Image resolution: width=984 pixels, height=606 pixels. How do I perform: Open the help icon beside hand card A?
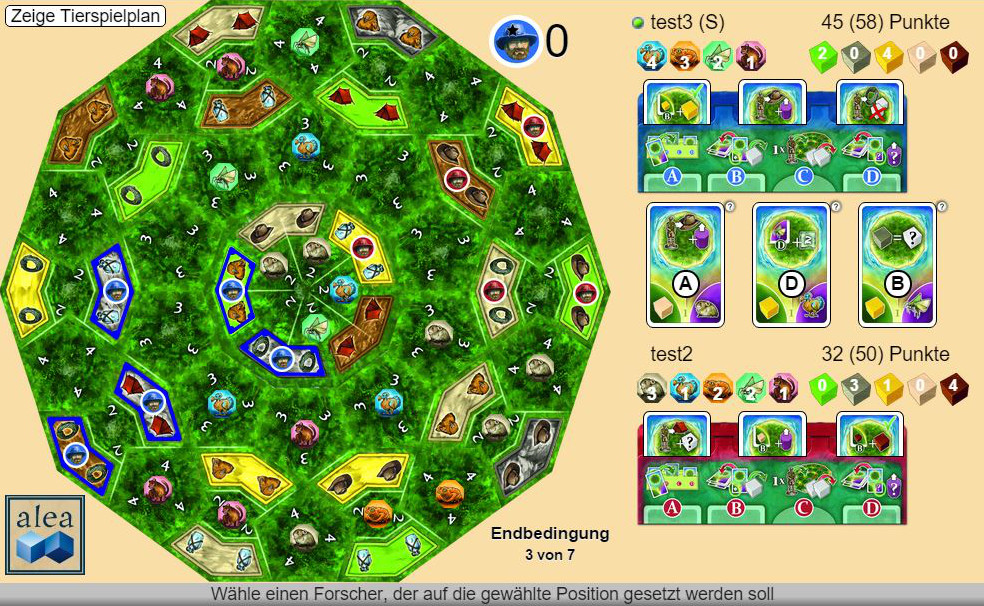pos(730,207)
